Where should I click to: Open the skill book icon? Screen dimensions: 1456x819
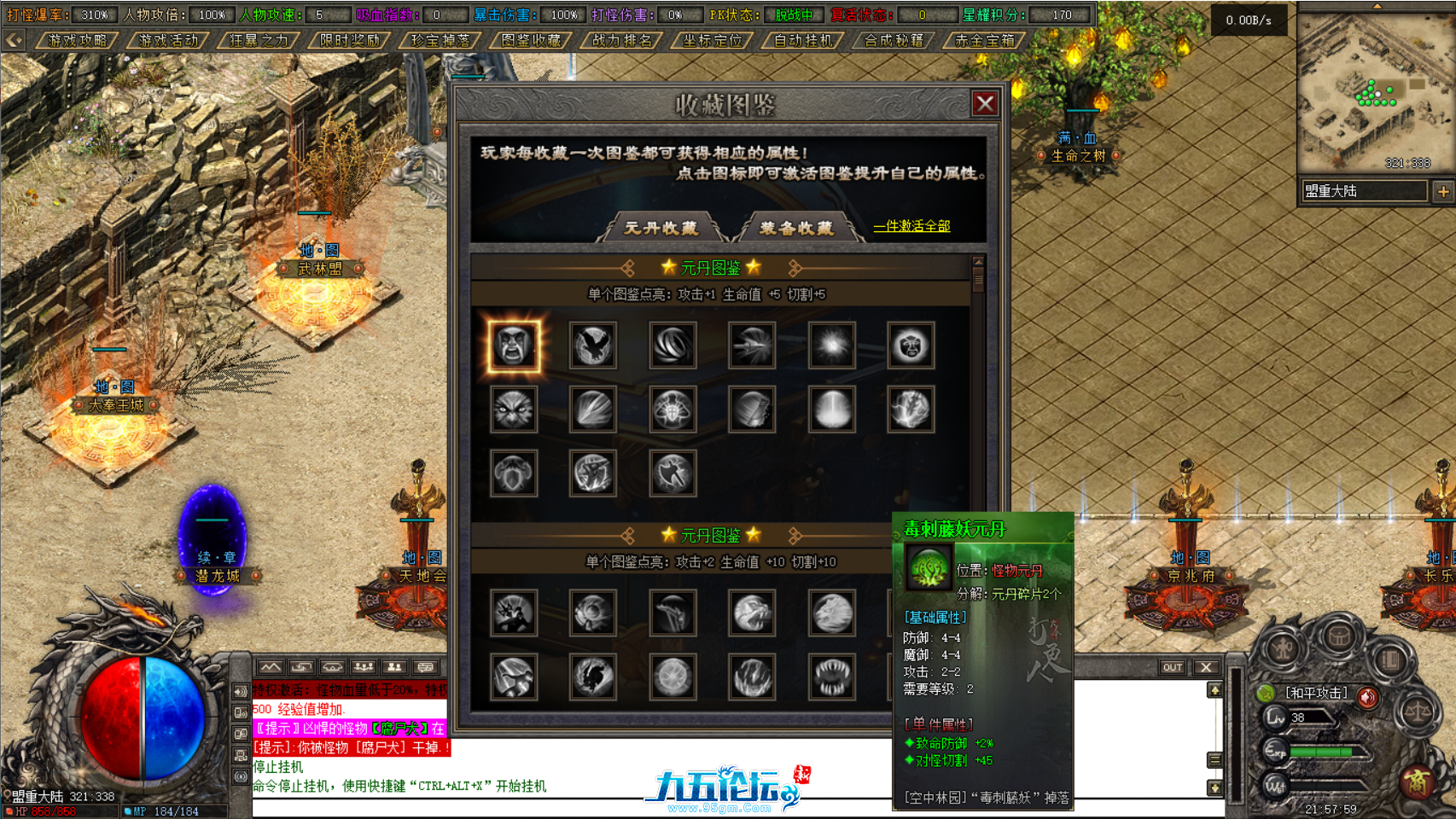point(1391,659)
